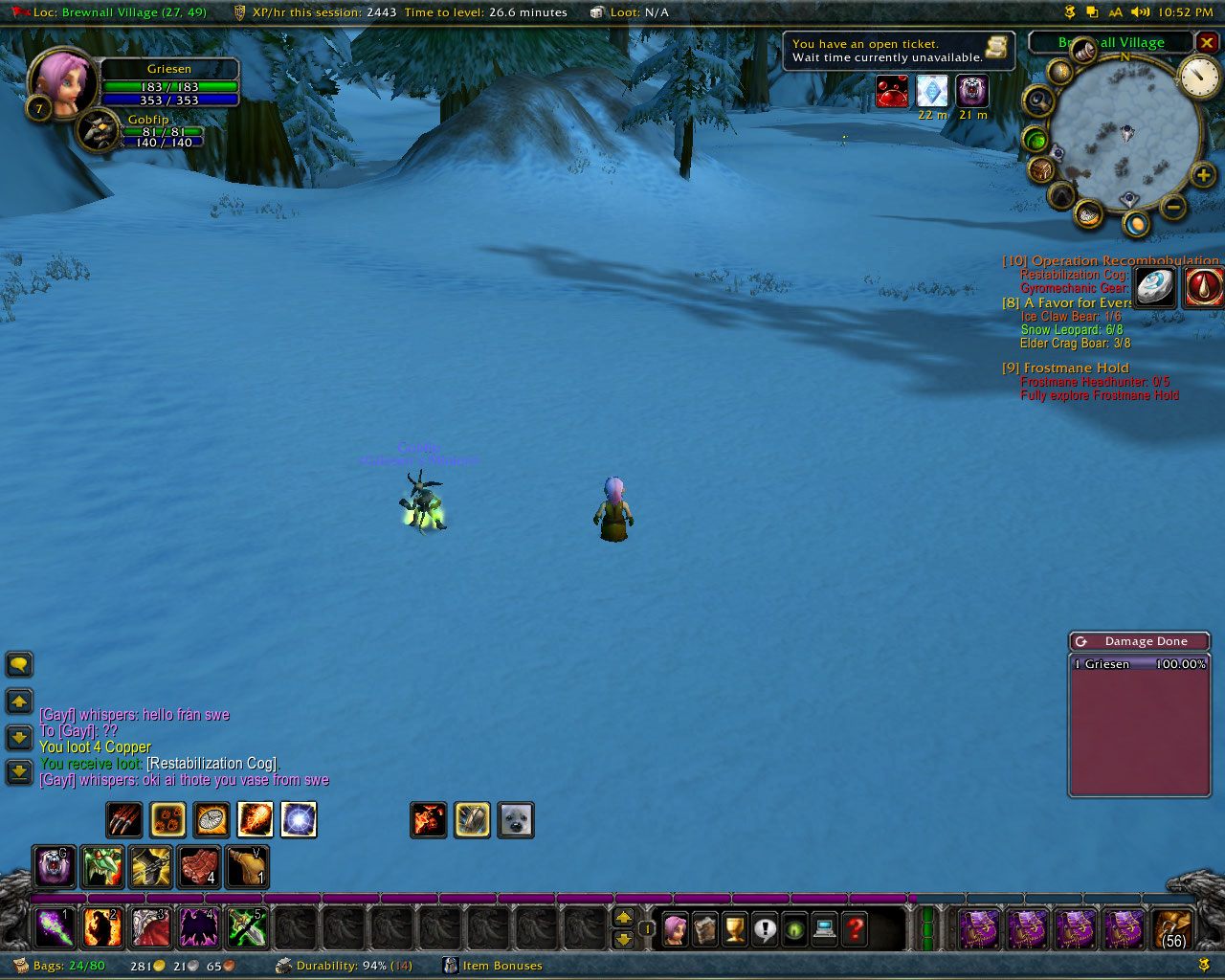Click the Griesen player portrait
This screenshot has width=1225, height=980.
[63, 81]
